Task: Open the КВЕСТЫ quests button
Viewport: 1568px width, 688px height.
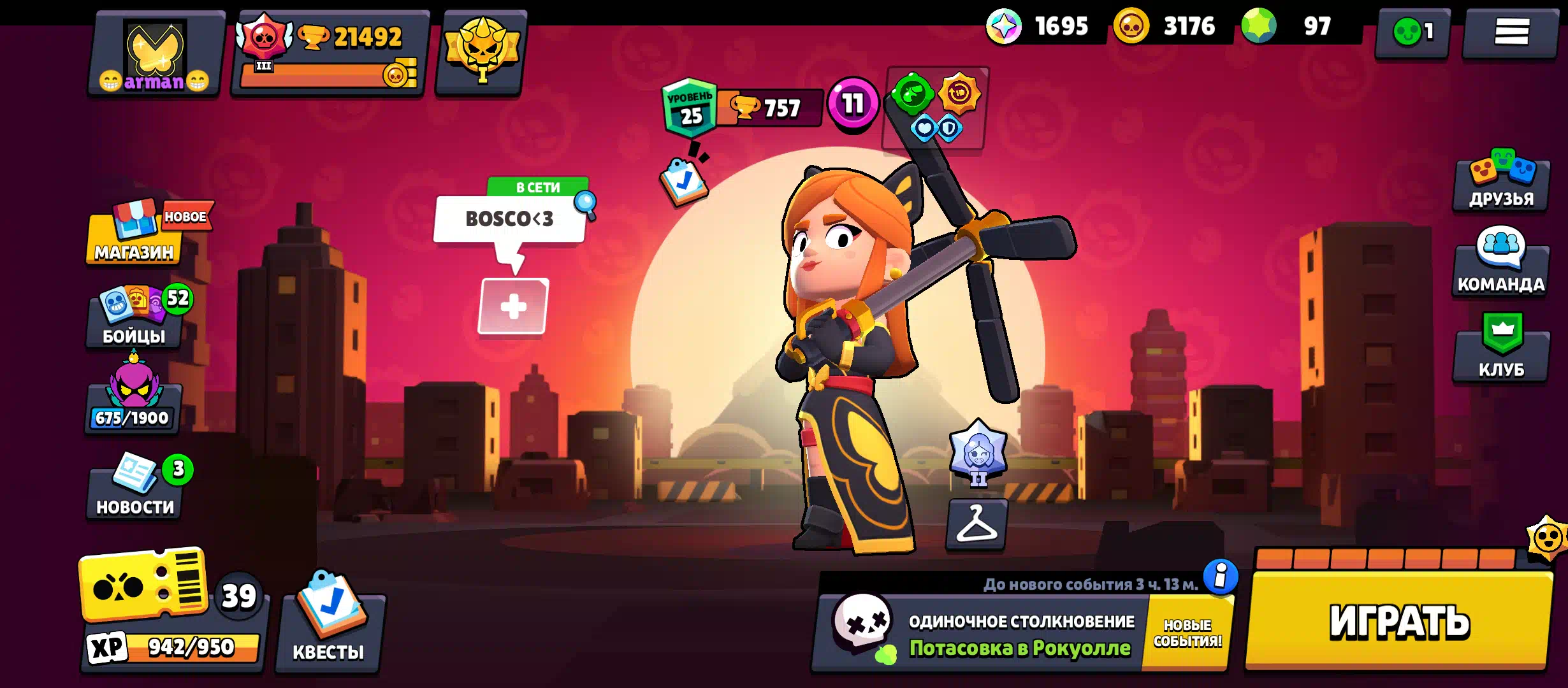Action: (x=329, y=627)
